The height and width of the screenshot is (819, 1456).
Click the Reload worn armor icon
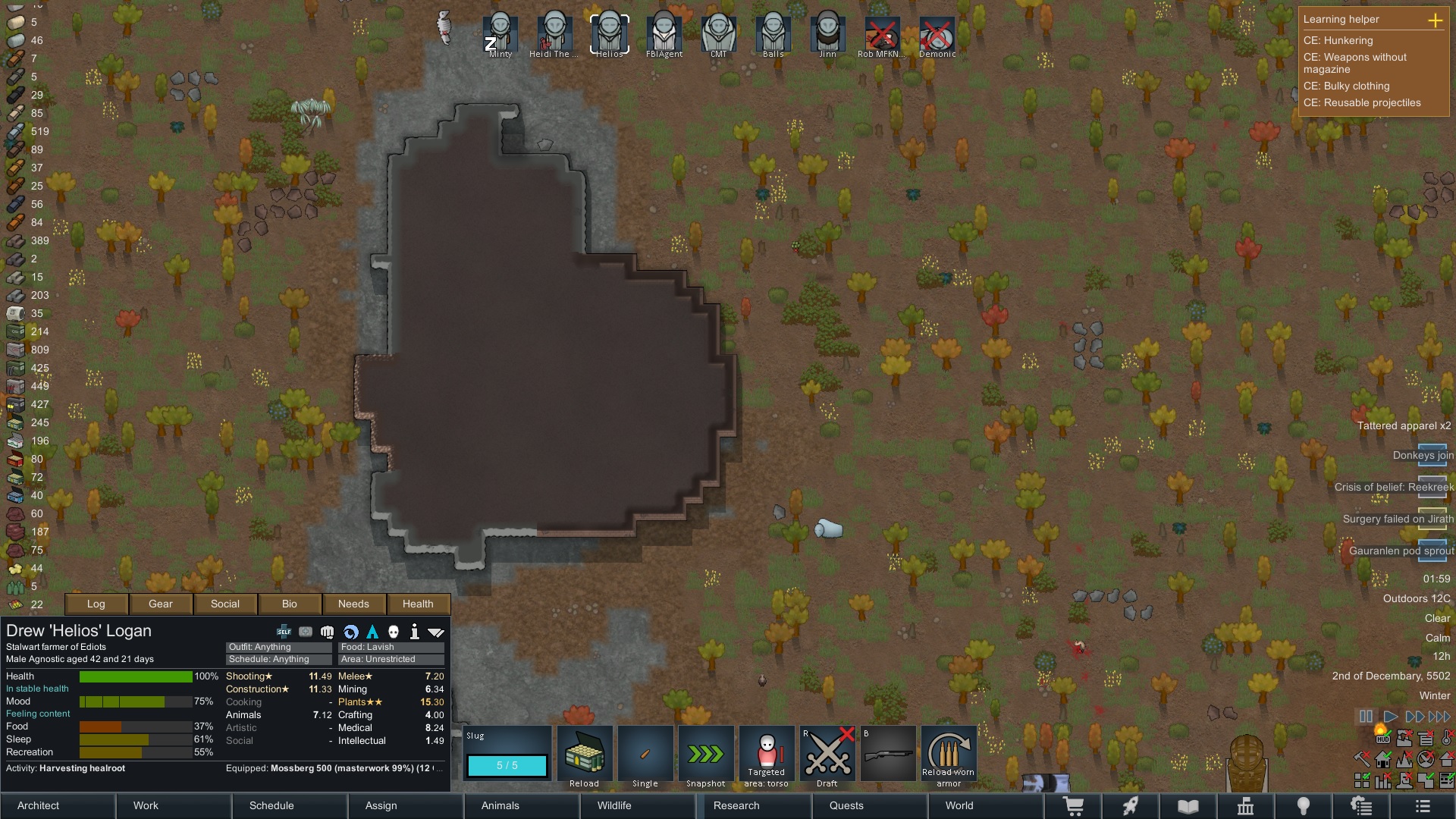[949, 753]
